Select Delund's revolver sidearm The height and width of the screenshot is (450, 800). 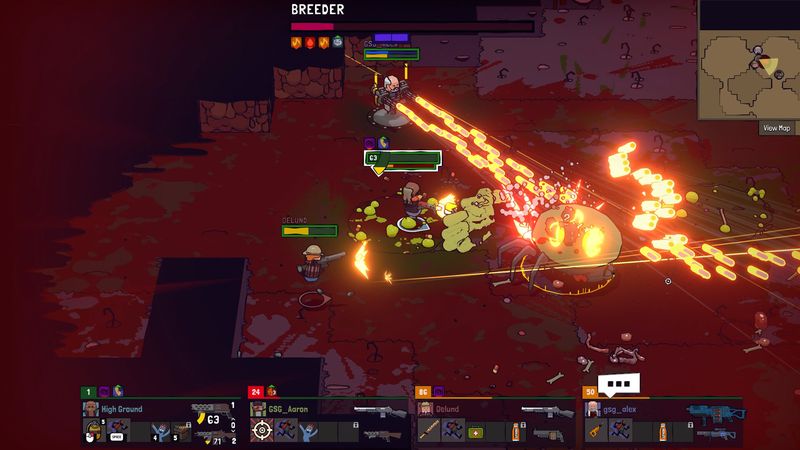point(546,433)
